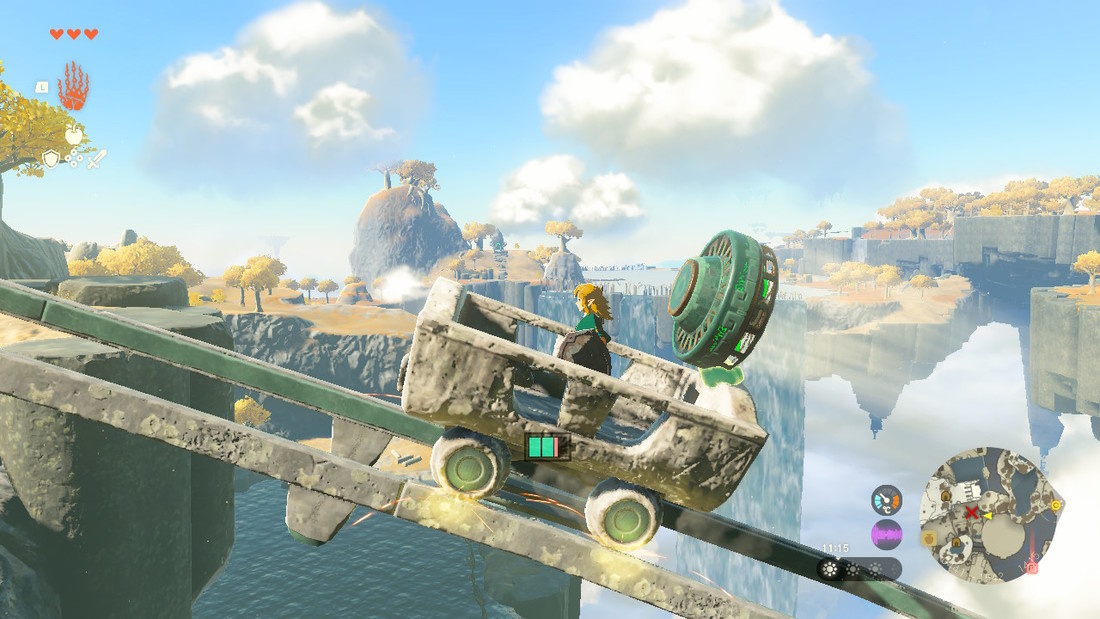The width and height of the screenshot is (1100, 619).
Task: Check the temperature gauge icon
Action: 886,499
